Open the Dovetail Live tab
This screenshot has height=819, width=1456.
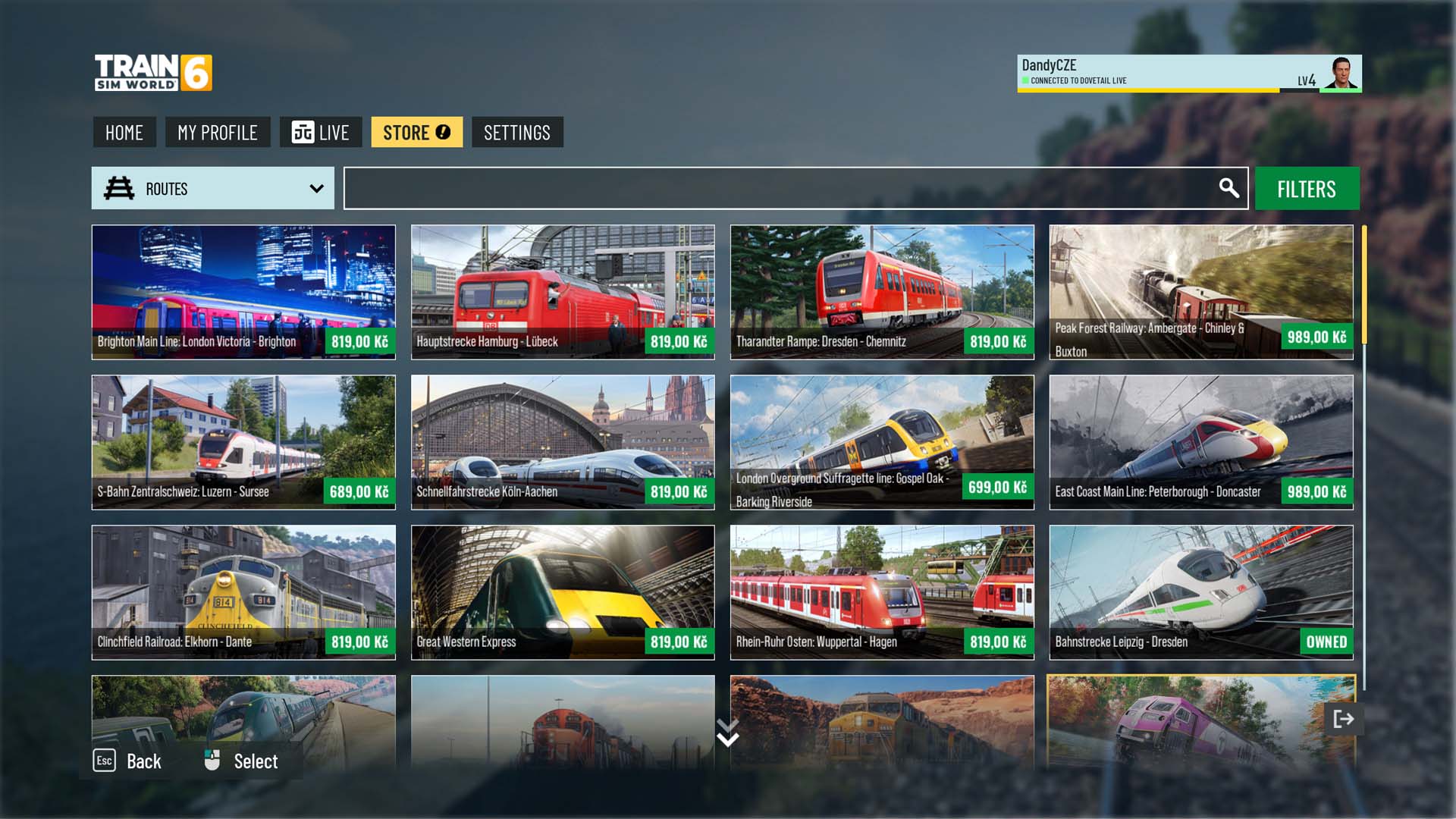[x=320, y=133]
